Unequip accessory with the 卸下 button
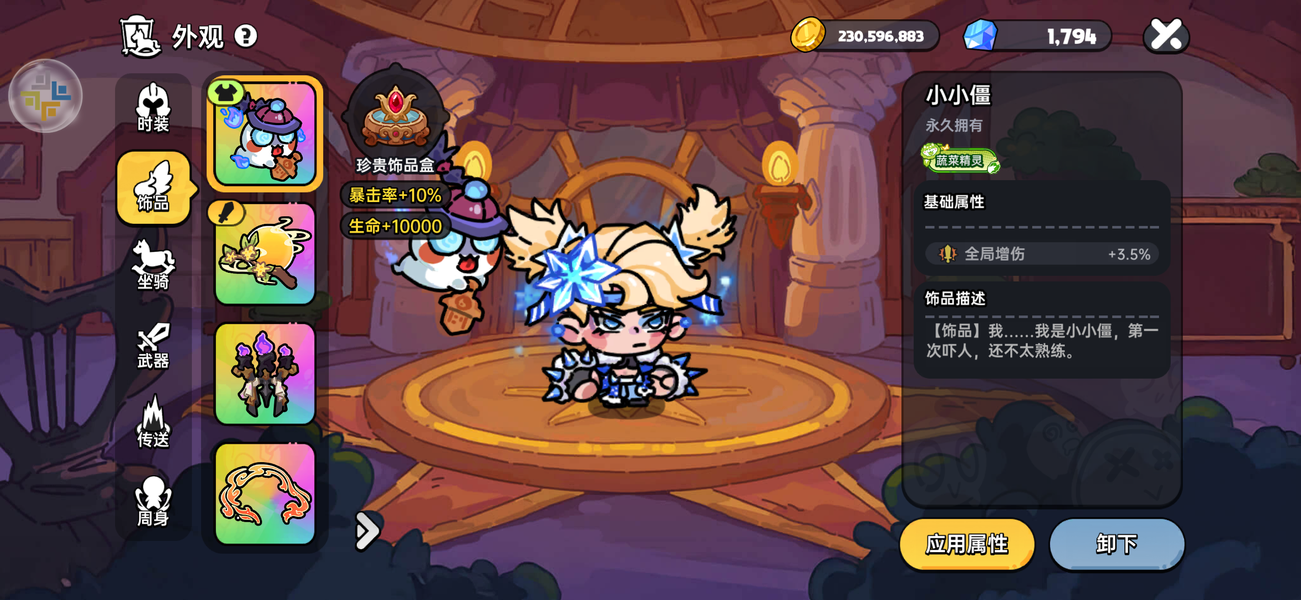1301x600 pixels. pyautogui.click(x=1116, y=544)
